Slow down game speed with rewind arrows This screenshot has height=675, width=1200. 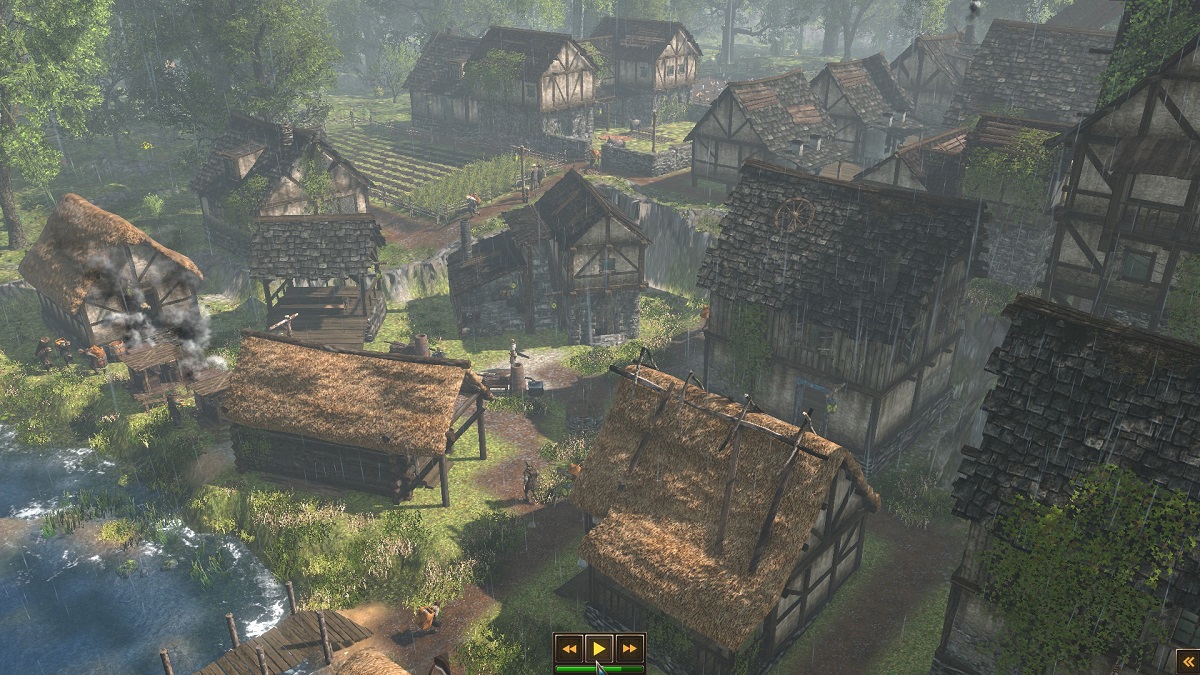[x=569, y=648]
